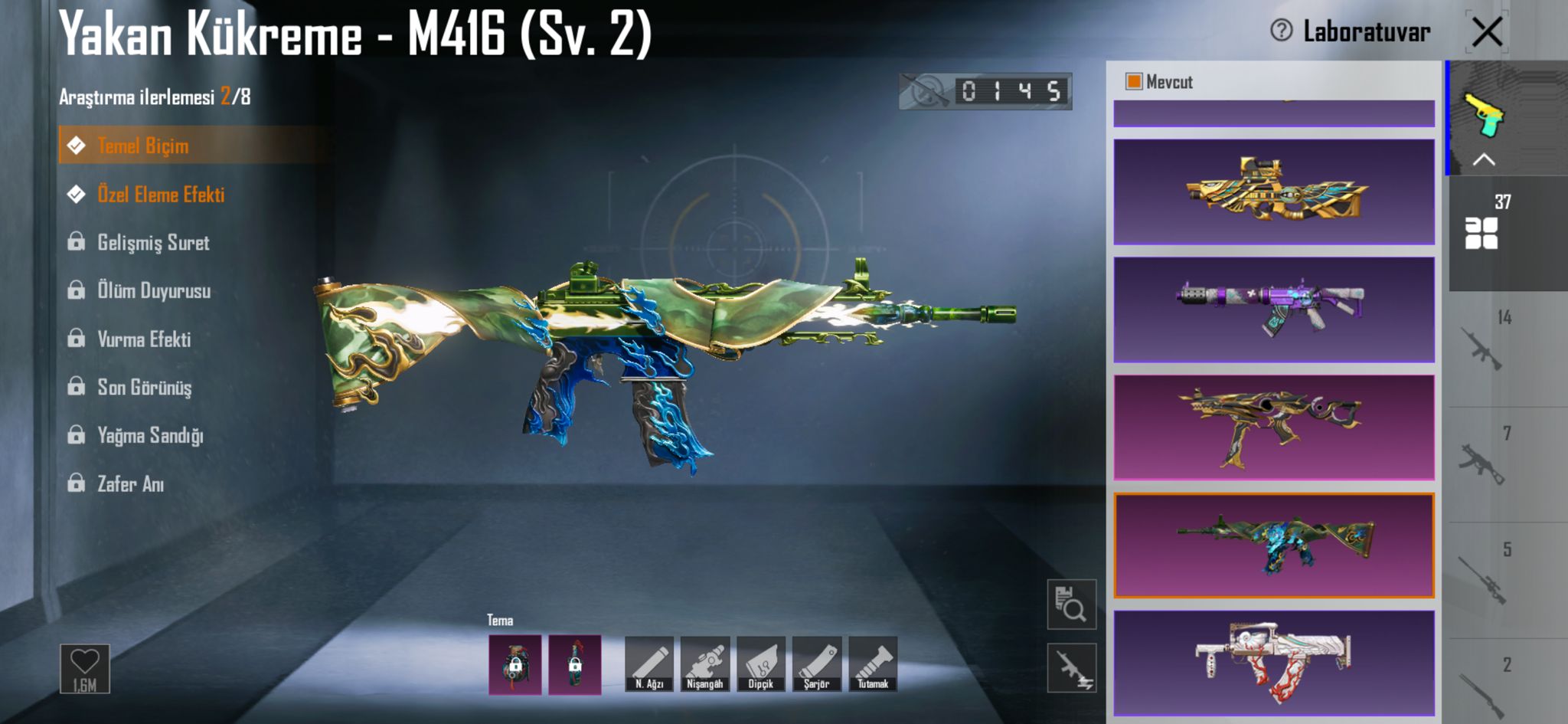
Task: Open the document magnifier details button
Action: (x=1071, y=604)
